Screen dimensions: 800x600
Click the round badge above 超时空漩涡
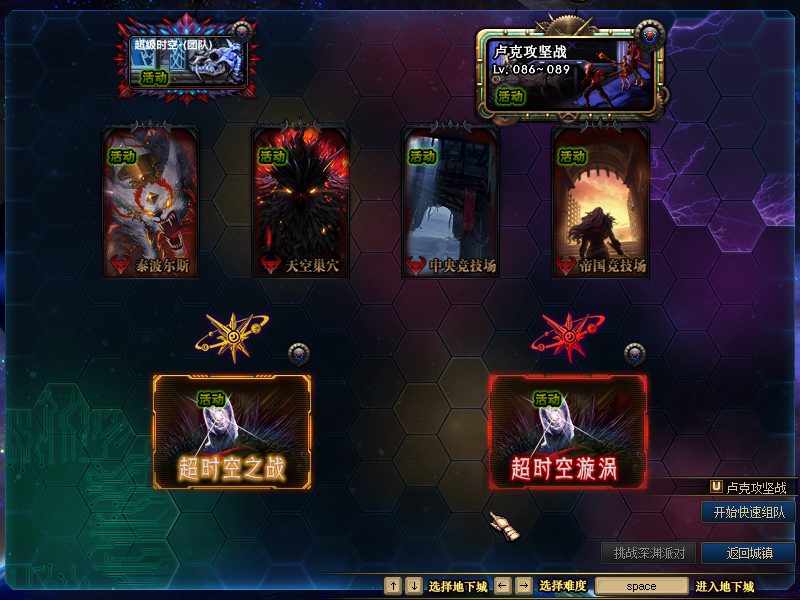tap(634, 354)
